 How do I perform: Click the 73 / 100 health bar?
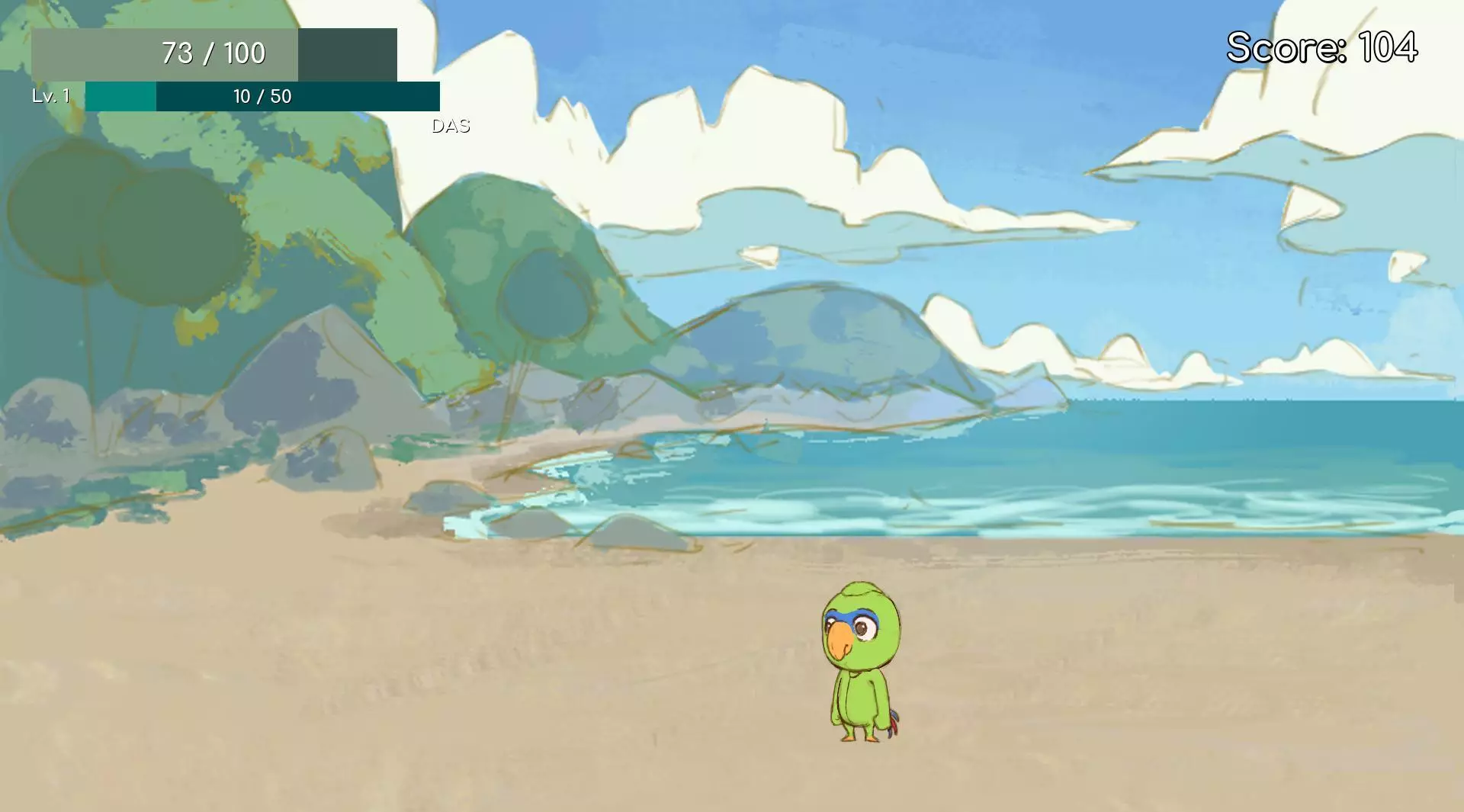(x=213, y=53)
